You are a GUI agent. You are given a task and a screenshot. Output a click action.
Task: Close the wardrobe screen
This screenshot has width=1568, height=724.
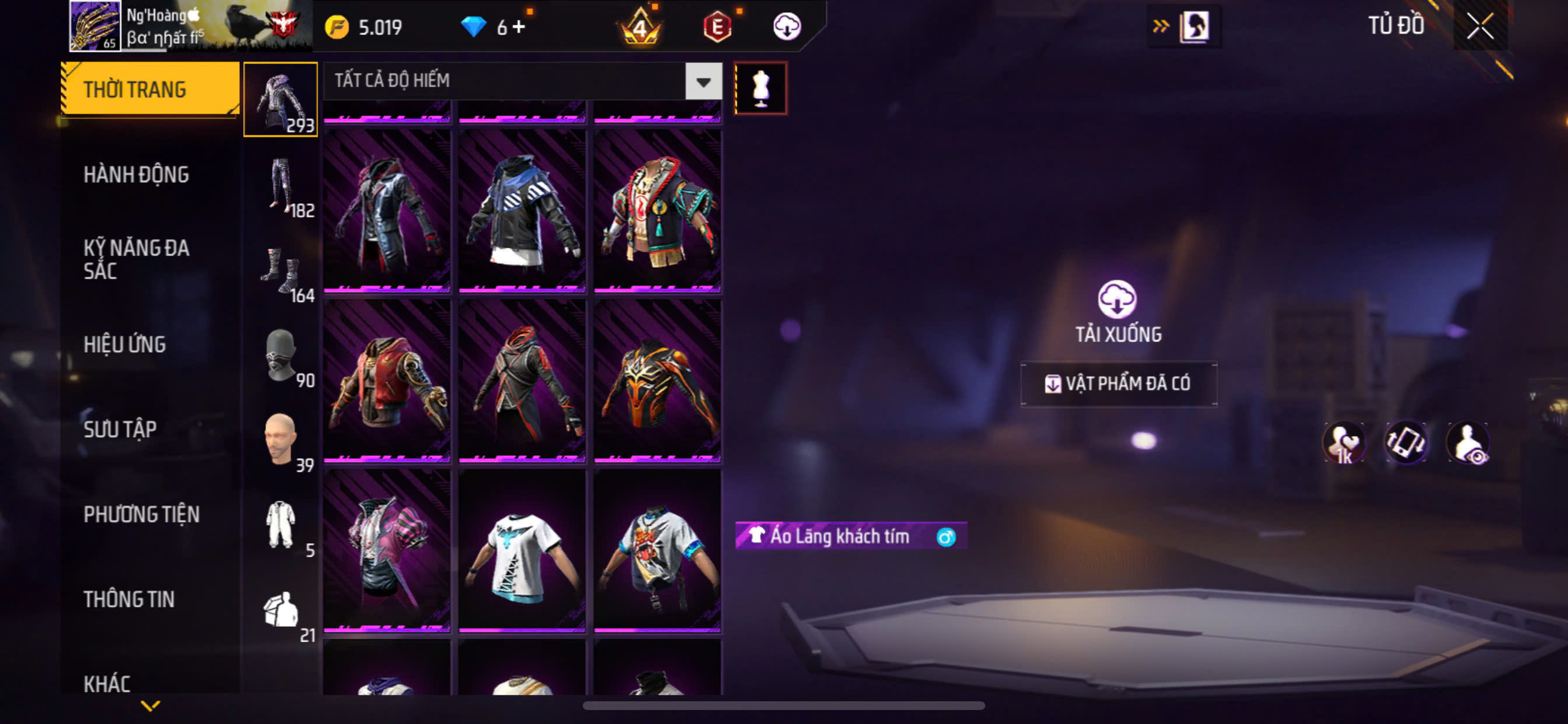point(1480,26)
